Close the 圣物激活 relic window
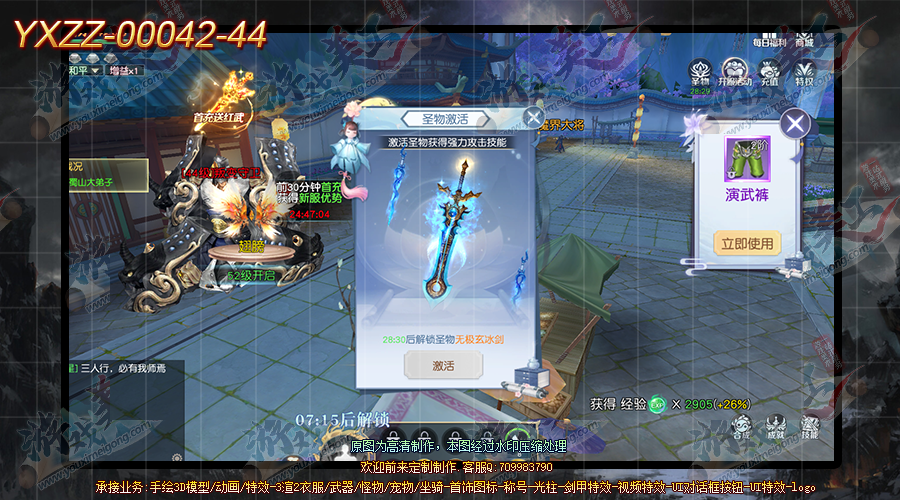The image size is (900, 500). point(534,116)
